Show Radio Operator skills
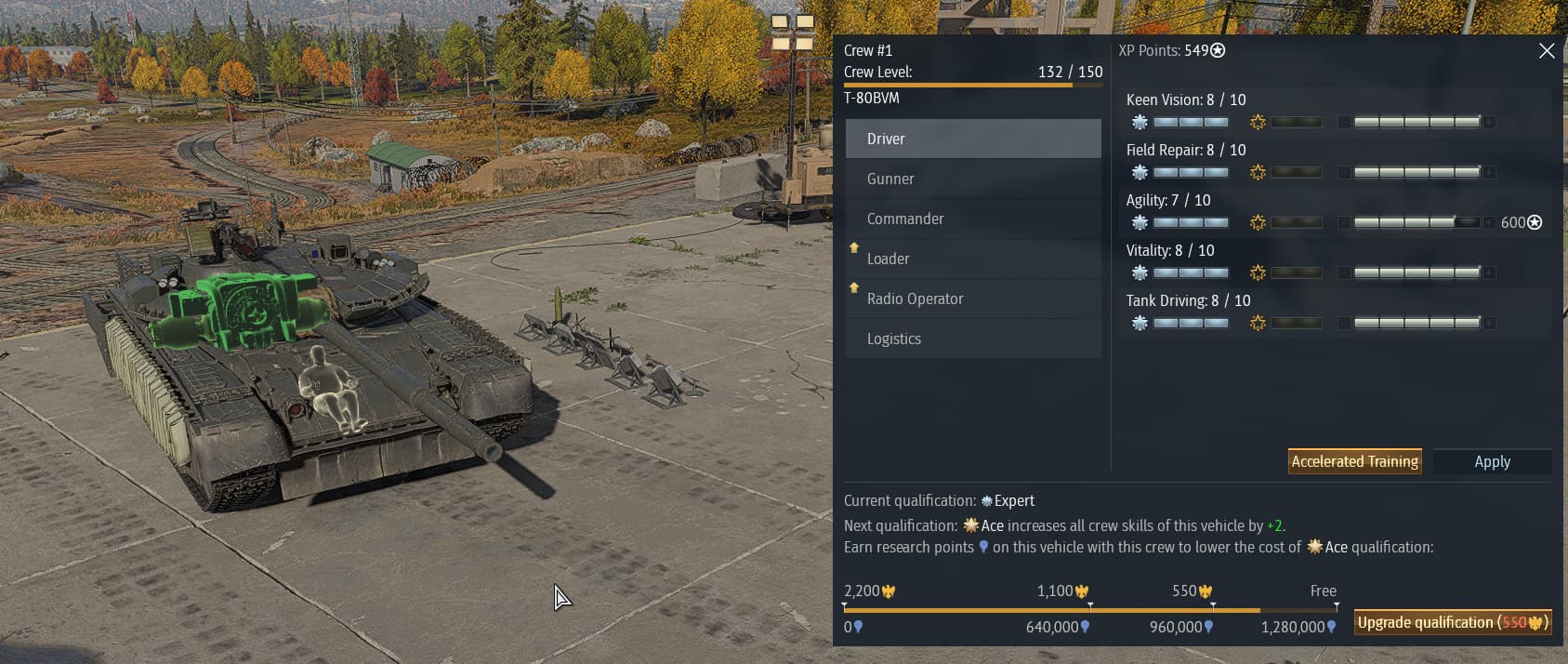The width and height of the screenshot is (1568, 664). (973, 299)
